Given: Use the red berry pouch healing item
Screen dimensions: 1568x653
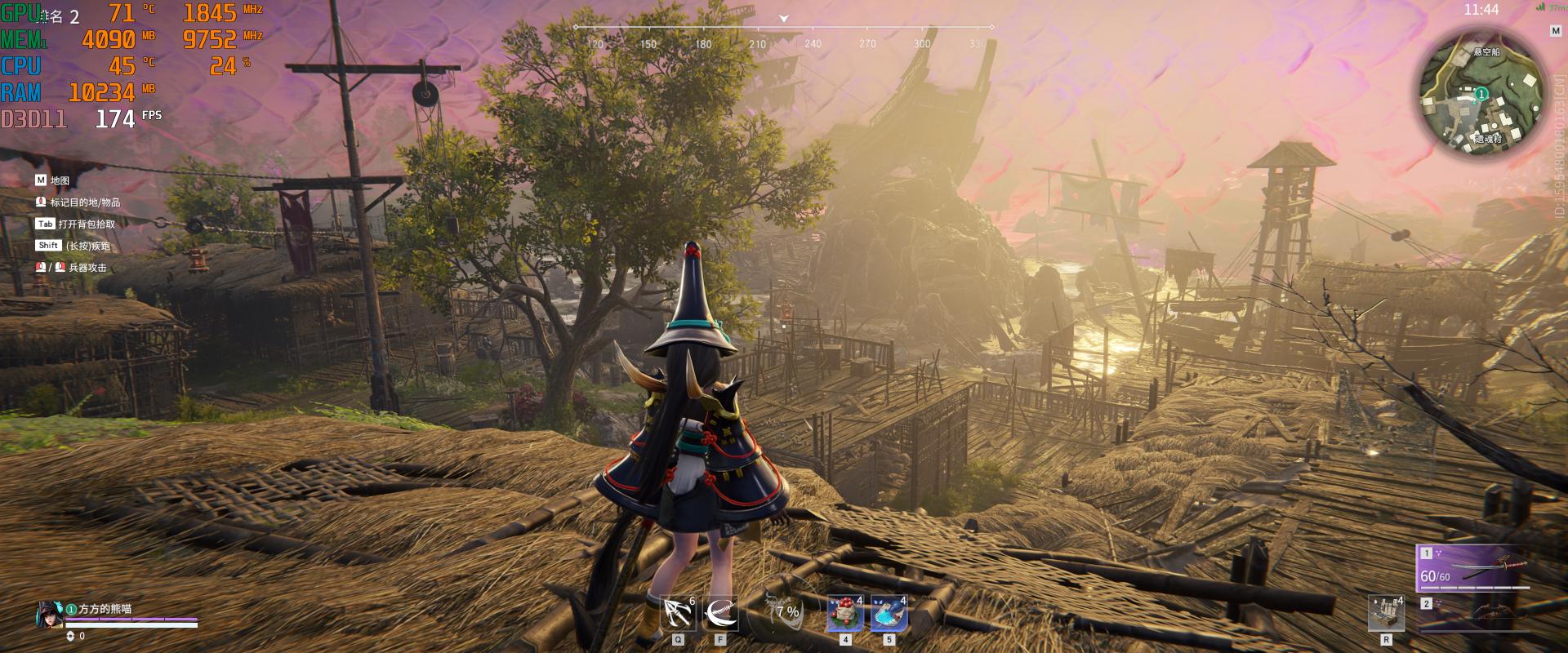Looking at the screenshot, I should pos(844,614).
